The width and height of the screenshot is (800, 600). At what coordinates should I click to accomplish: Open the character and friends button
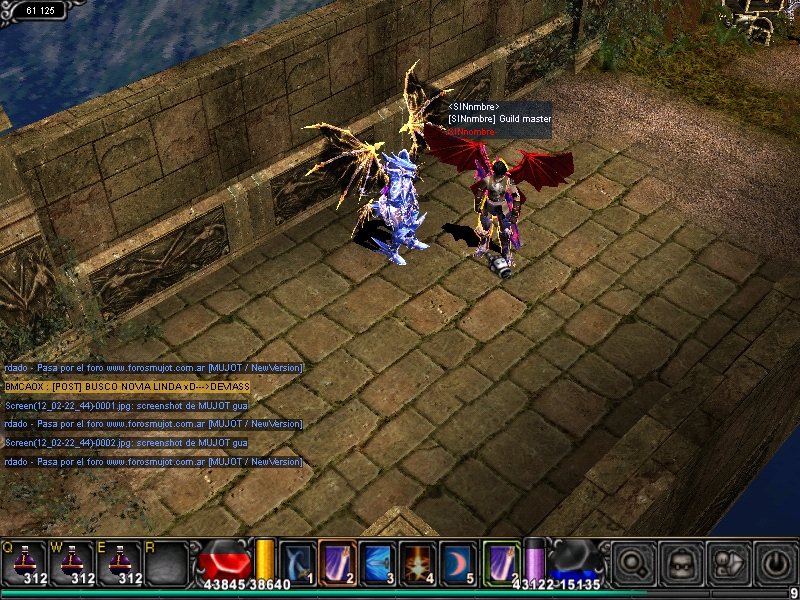point(727,561)
